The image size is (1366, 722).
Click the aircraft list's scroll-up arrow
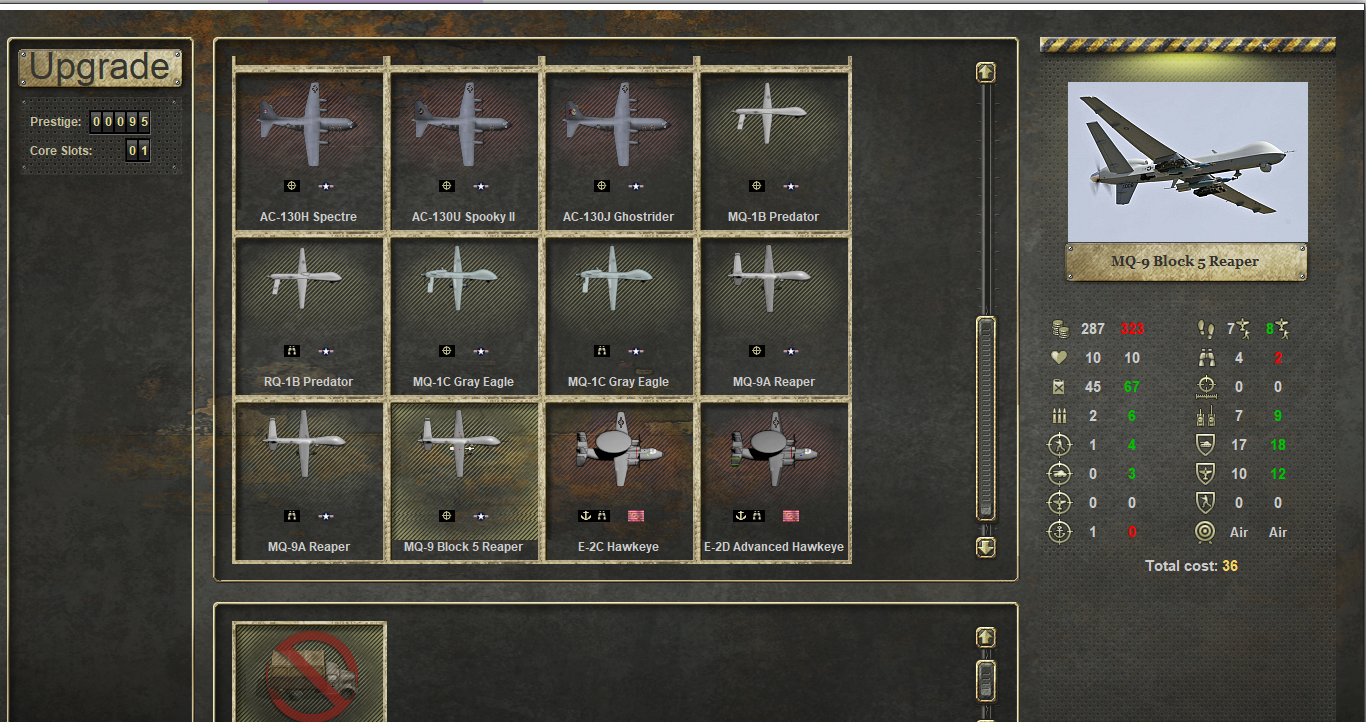point(986,73)
